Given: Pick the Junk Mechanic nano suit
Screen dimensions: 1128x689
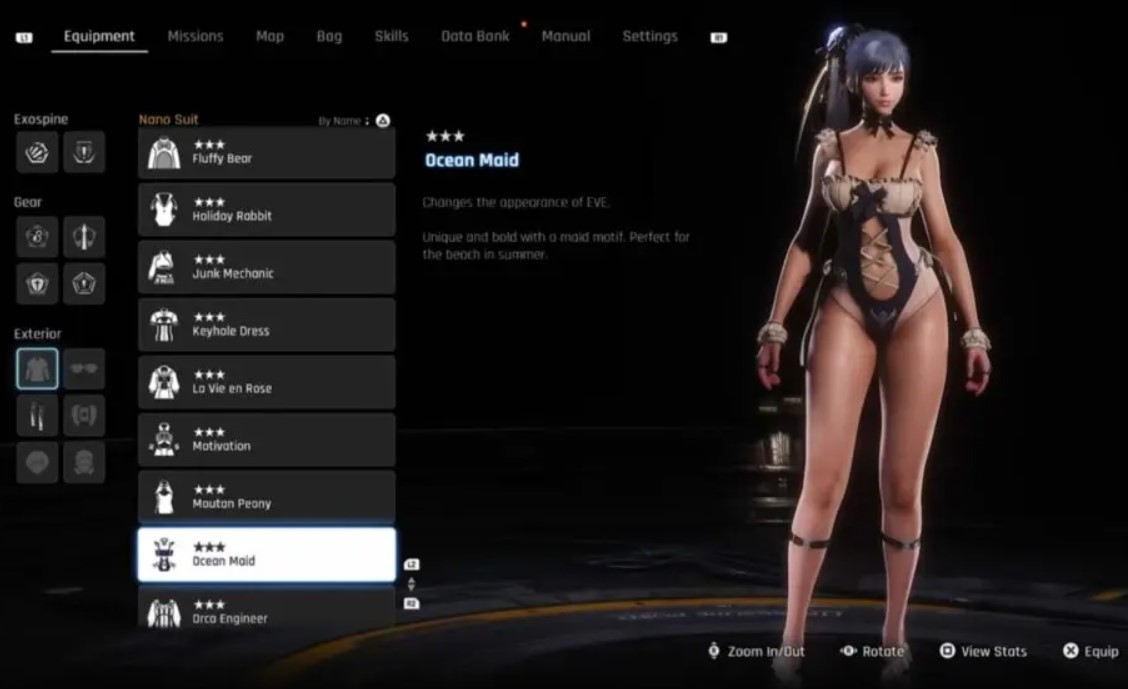Looking at the screenshot, I should [x=266, y=268].
